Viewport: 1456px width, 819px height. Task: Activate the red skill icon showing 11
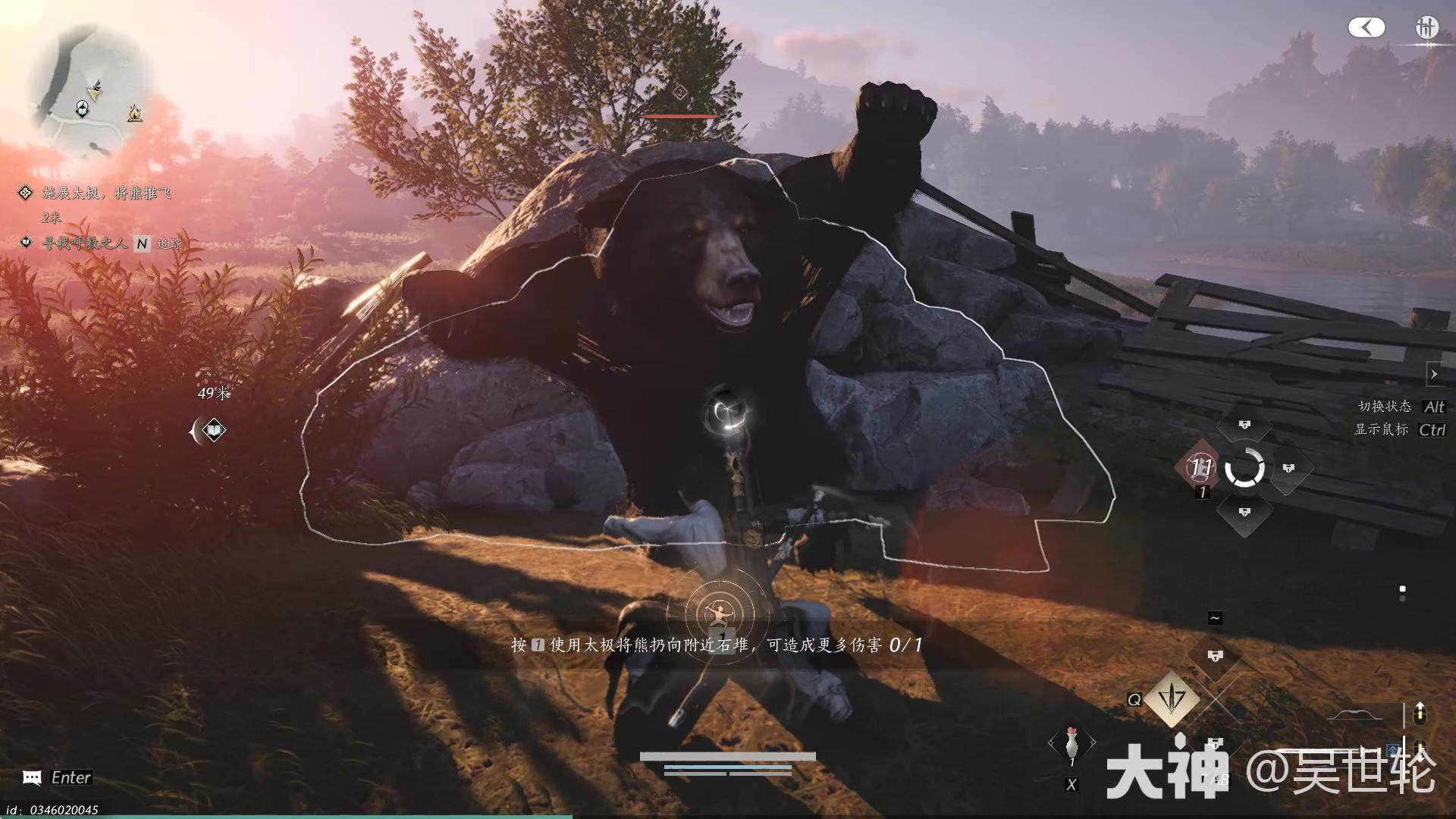[1200, 467]
